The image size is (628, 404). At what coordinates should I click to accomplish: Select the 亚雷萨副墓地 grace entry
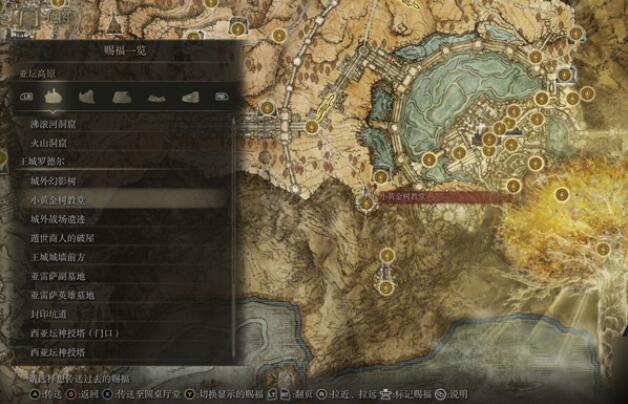pos(58,277)
